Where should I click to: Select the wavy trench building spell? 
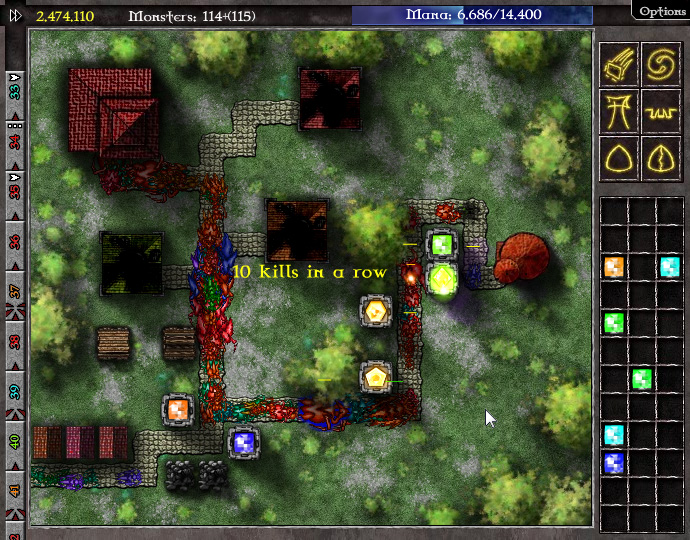point(661,108)
